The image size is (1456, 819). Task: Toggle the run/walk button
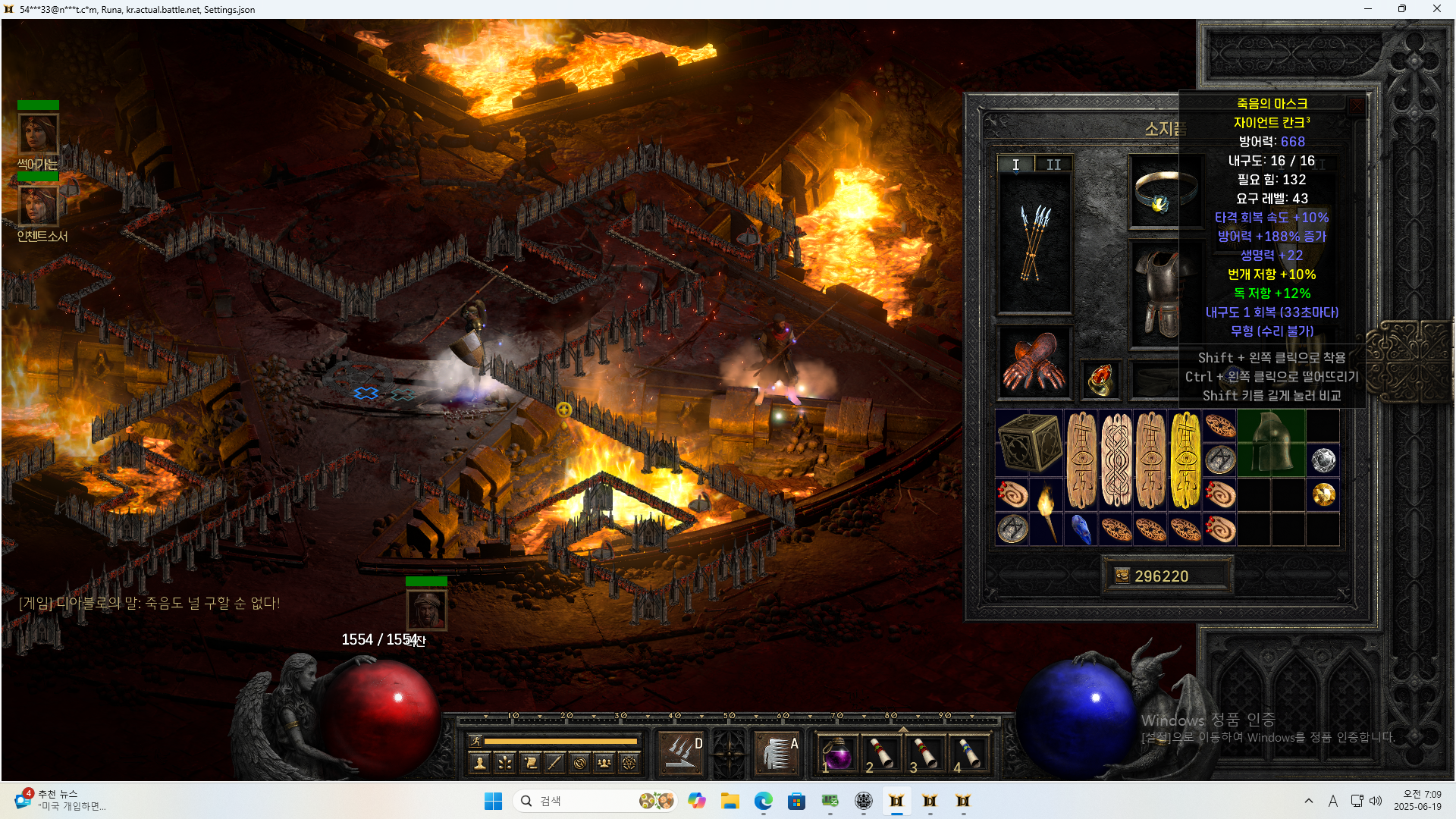475,741
